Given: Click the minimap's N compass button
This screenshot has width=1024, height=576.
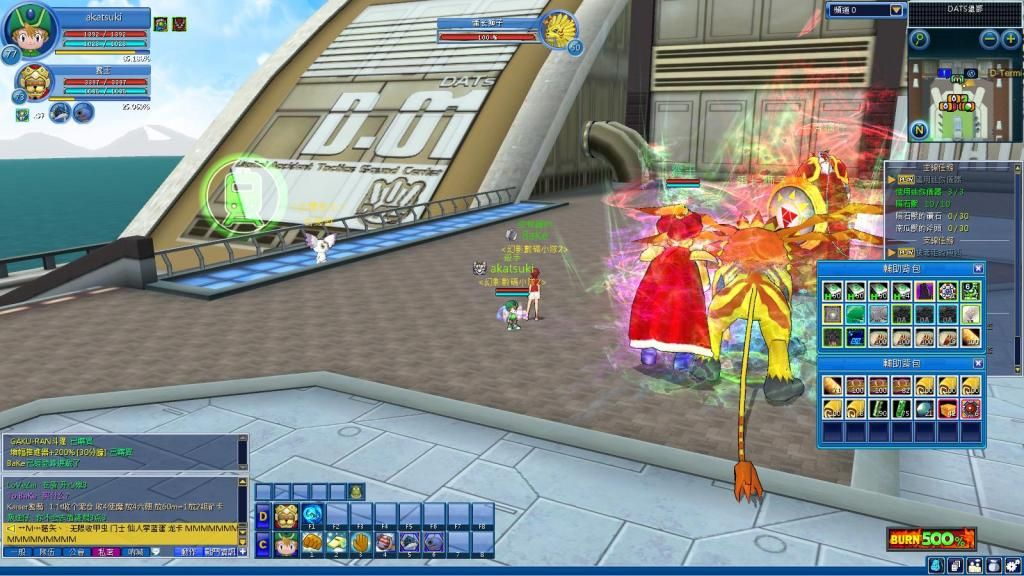Looking at the screenshot, I should tap(919, 129).
